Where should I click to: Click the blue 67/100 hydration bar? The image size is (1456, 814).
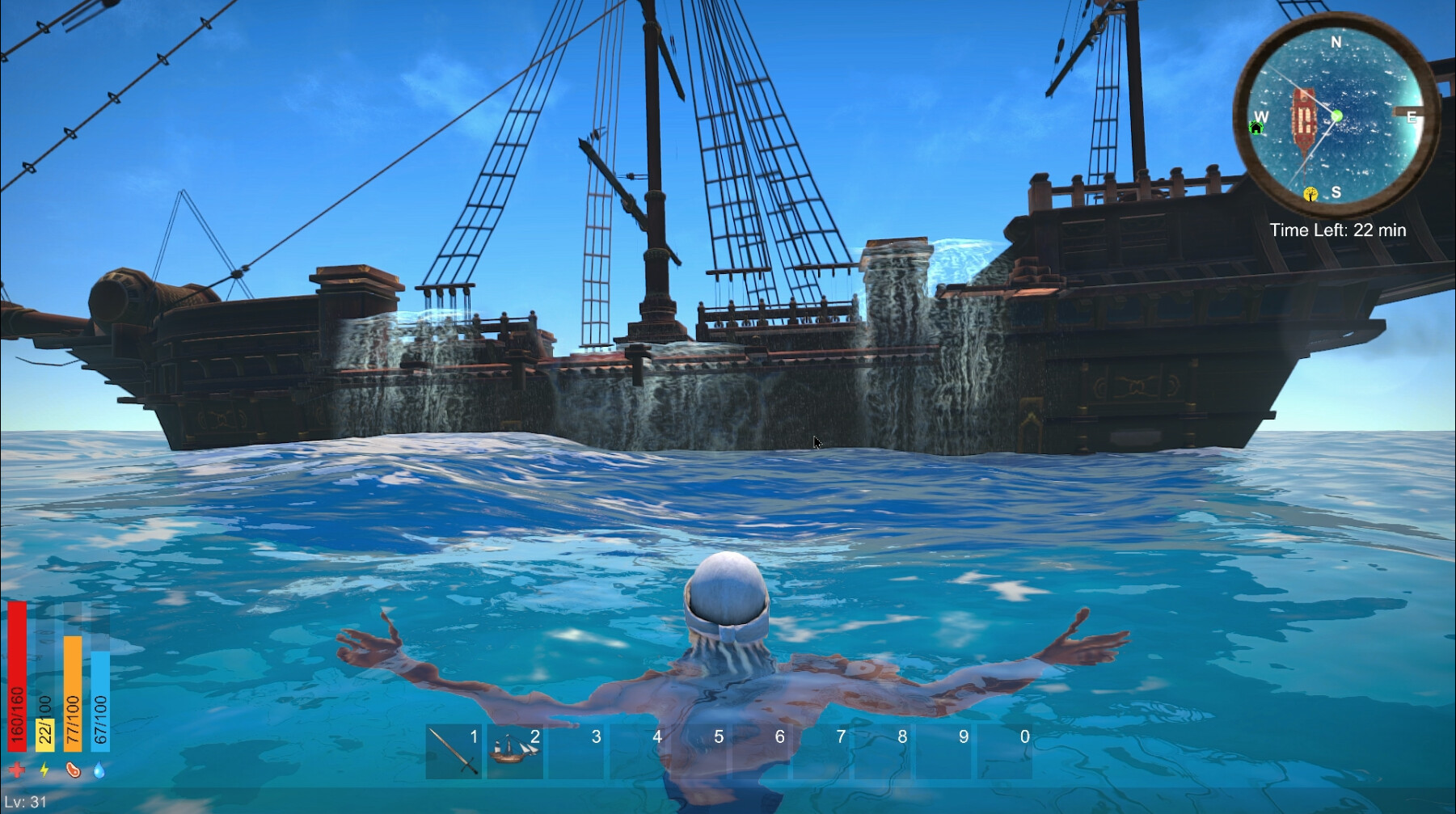[x=99, y=701]
